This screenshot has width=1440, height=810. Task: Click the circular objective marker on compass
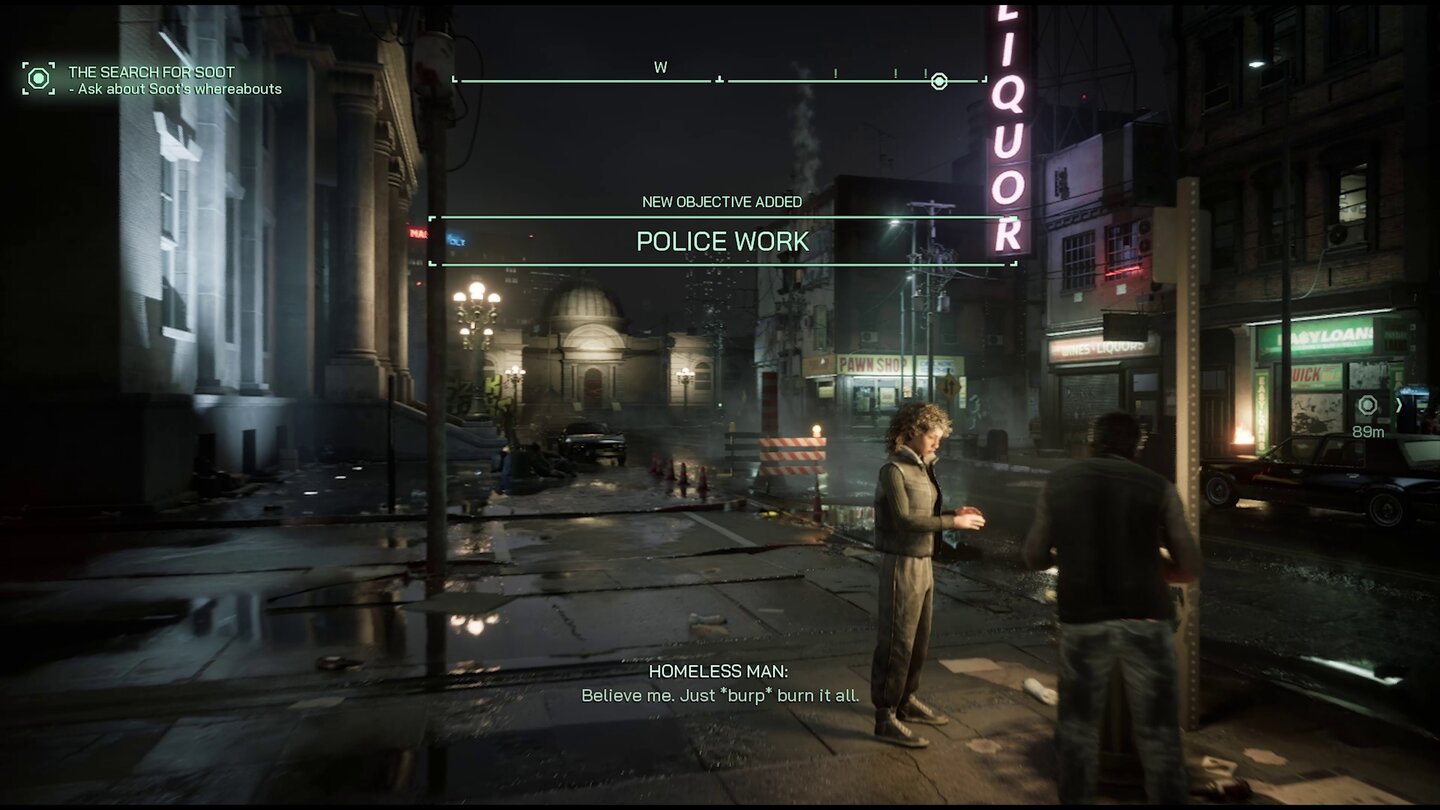pyautogui.click(x=939, y=81)
